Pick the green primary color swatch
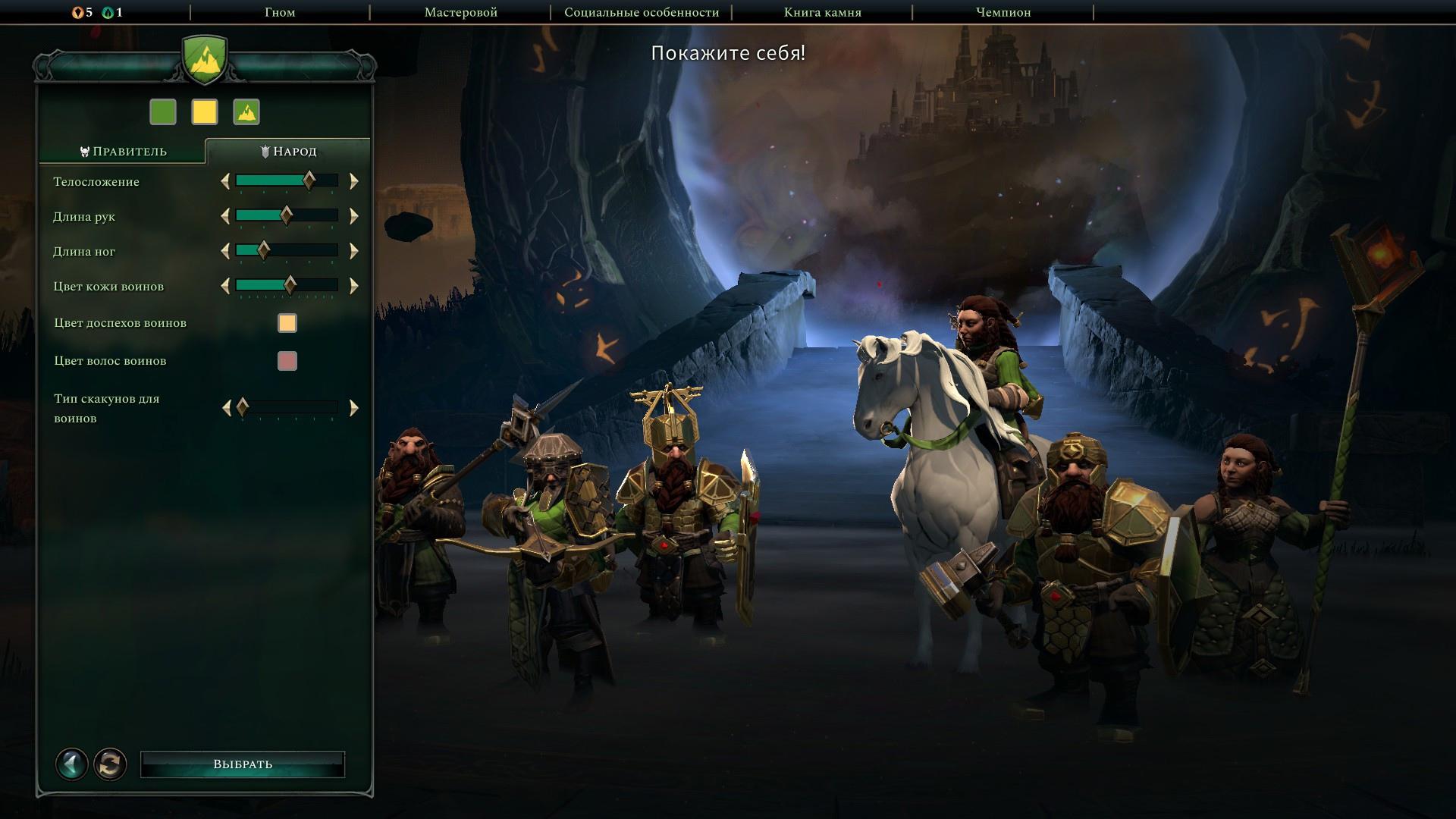This screenshot has width=1456, height=819. pyautogui.click(x=163, y=112)
